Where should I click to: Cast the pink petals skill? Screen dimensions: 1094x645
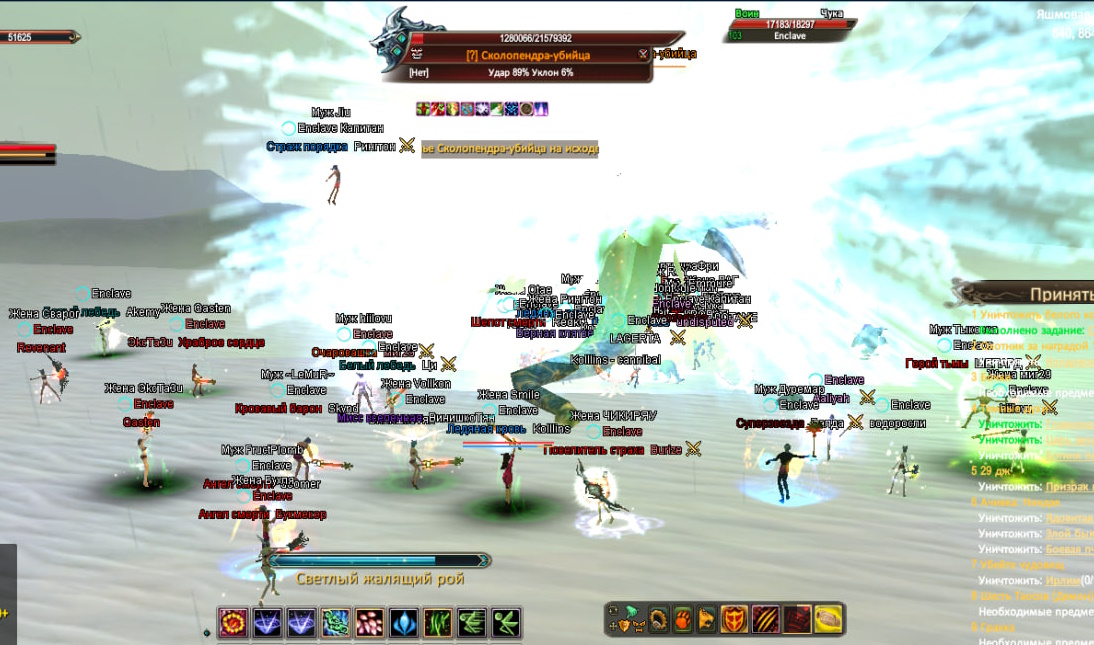pyautogui.click(x=369, y=623)
